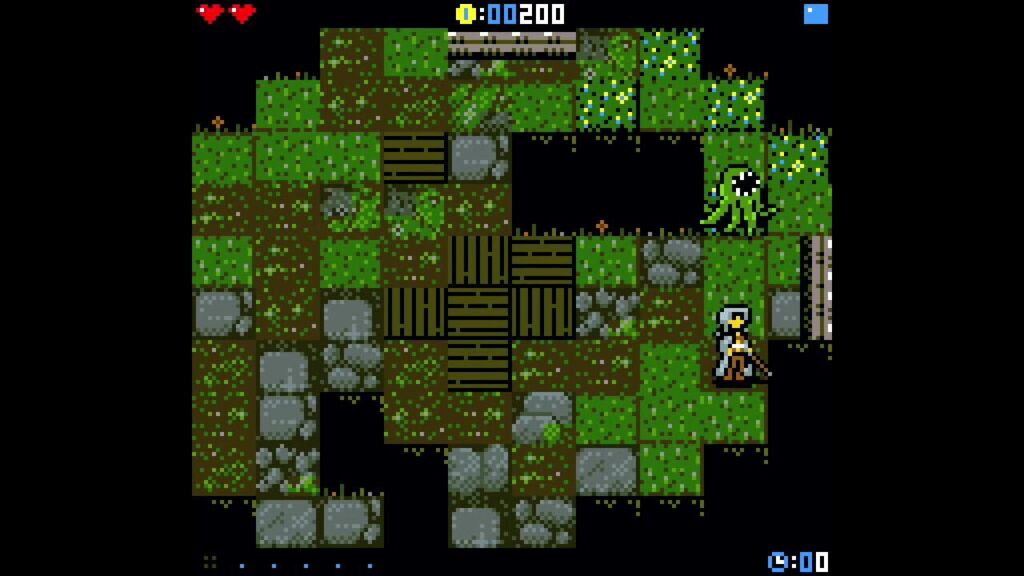Click the blue minimap square
Image resolution: width=1024 pixels, height=576 pixels.
point(816,14)
